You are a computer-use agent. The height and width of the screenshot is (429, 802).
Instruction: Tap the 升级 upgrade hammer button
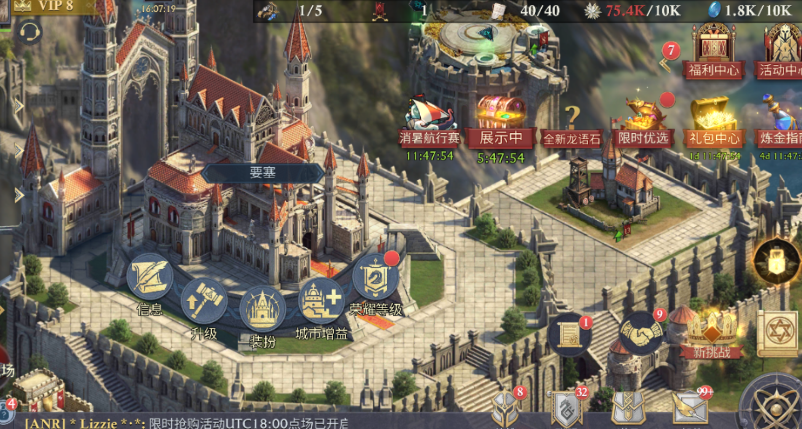(204, 299)
